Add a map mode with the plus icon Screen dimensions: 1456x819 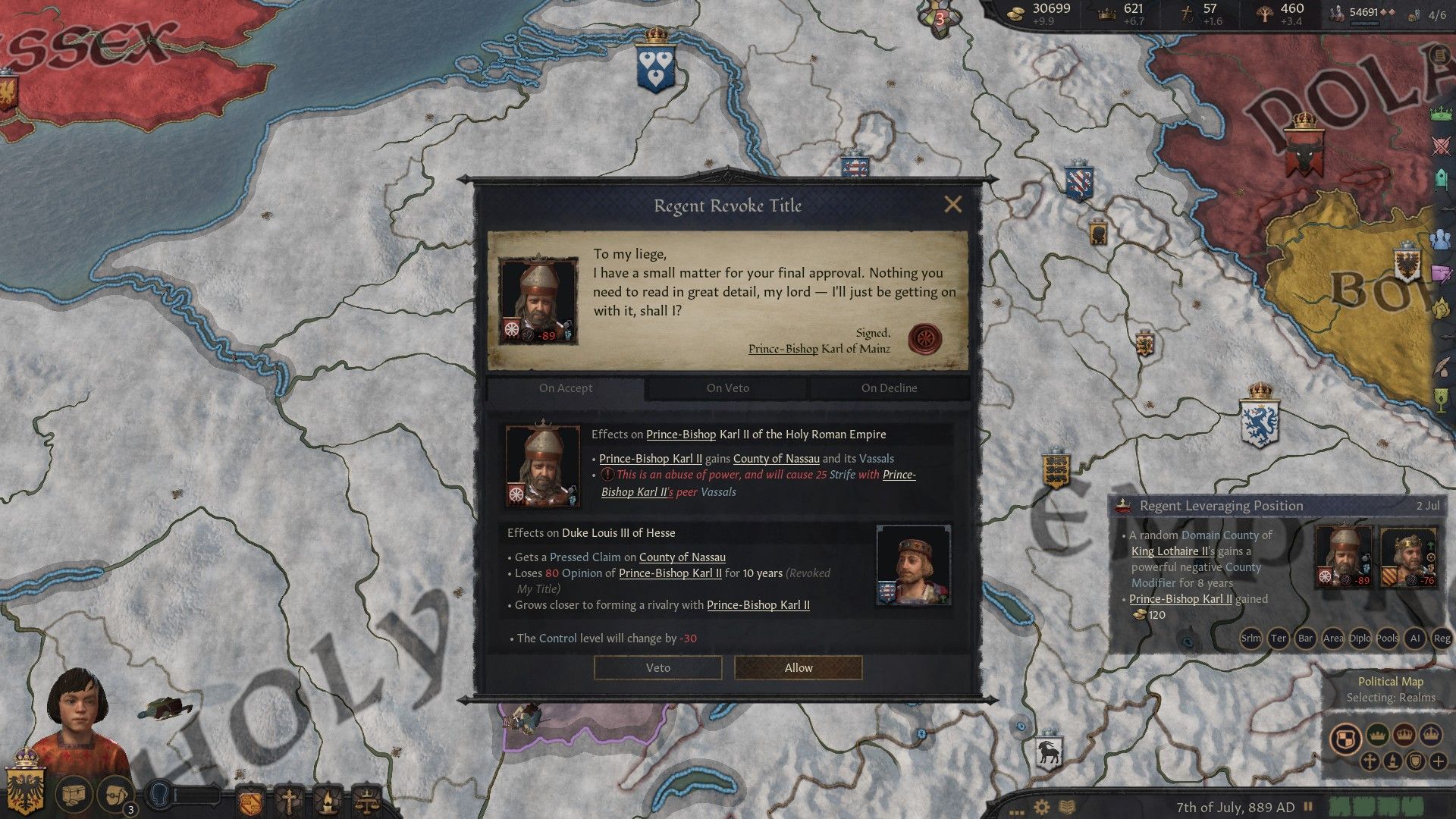tap(1439, 761)
